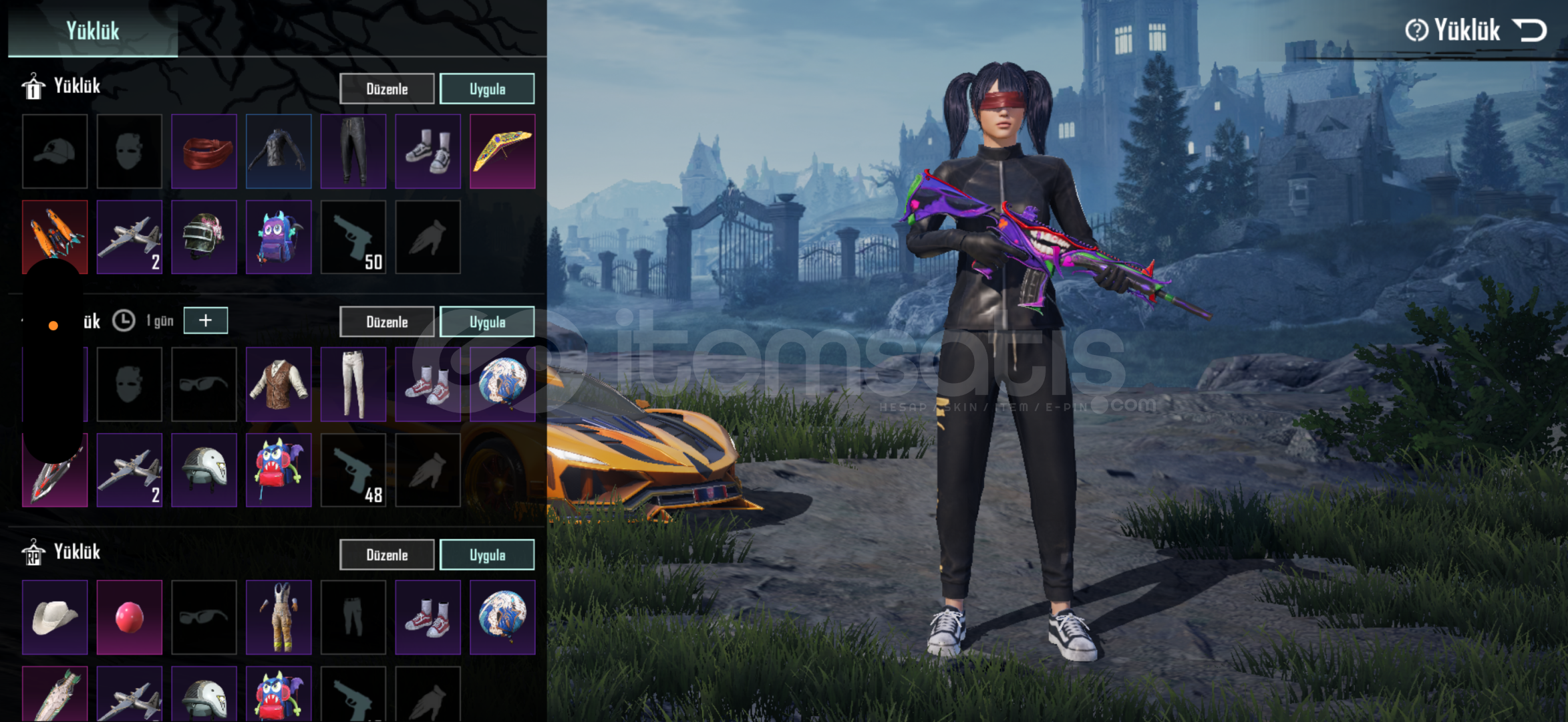Choose the white pants slot
This screenshot has width=1568, height=722.
point(353,384)
